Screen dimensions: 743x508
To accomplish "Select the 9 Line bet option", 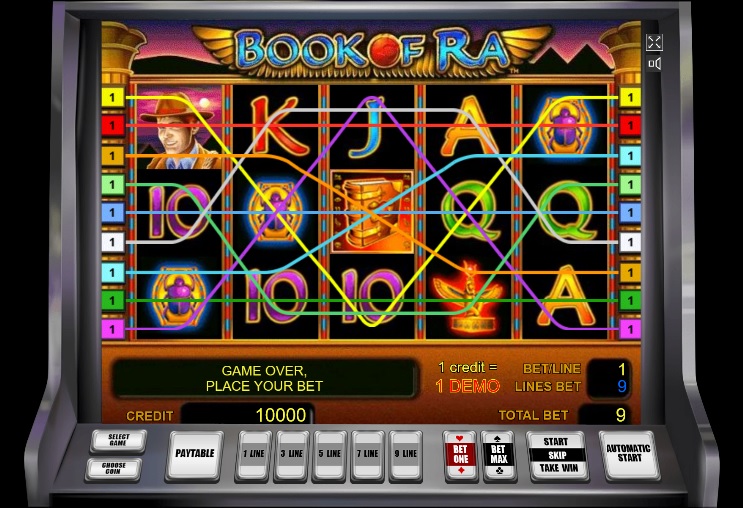I will click(405, 454).
